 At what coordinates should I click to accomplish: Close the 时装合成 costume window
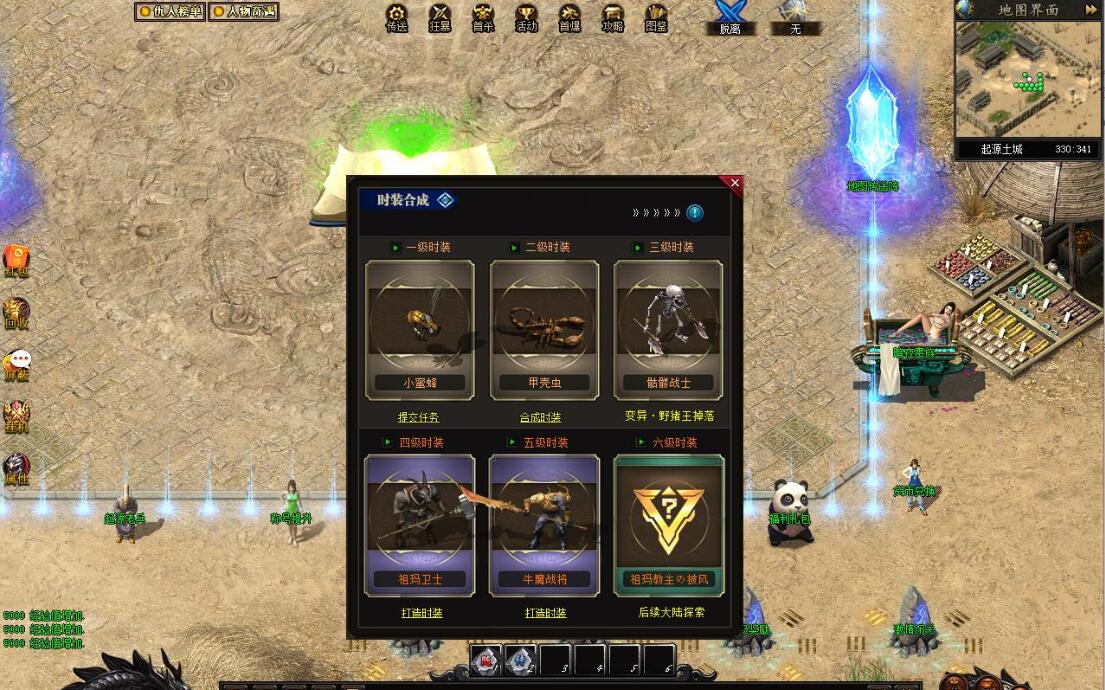tap(735, 183)
